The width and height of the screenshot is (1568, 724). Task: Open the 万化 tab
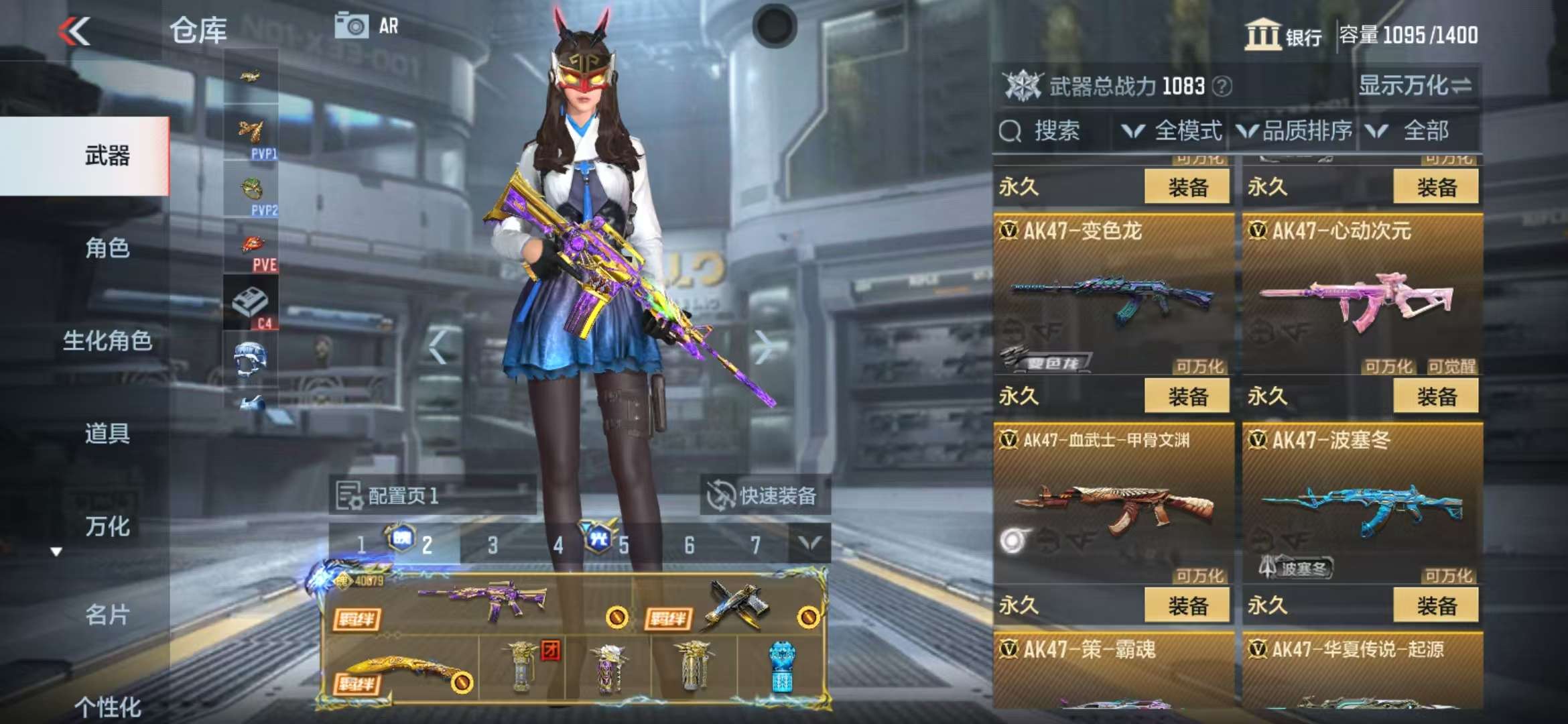coord(107,526)
